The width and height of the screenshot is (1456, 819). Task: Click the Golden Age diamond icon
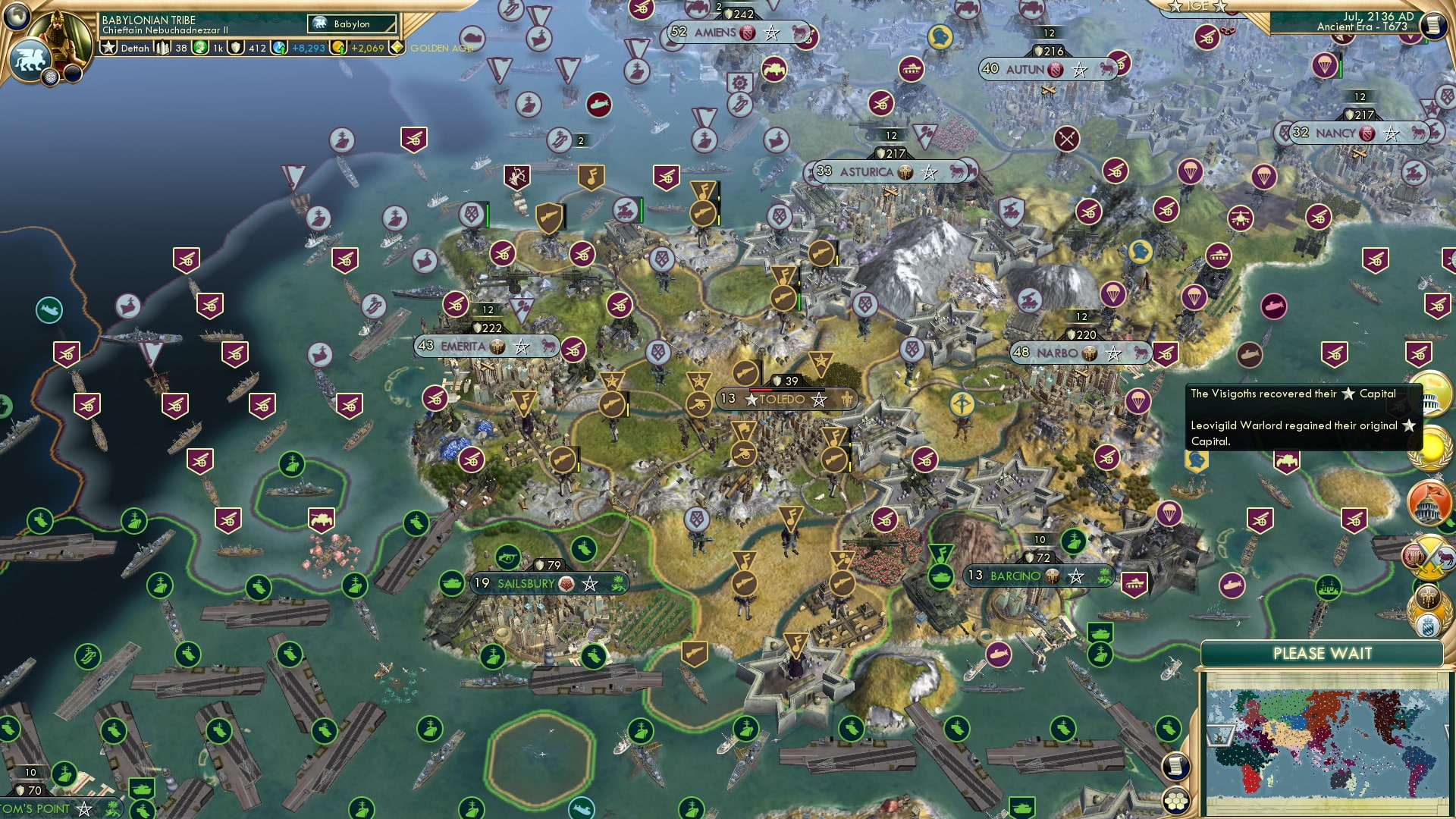397,47
